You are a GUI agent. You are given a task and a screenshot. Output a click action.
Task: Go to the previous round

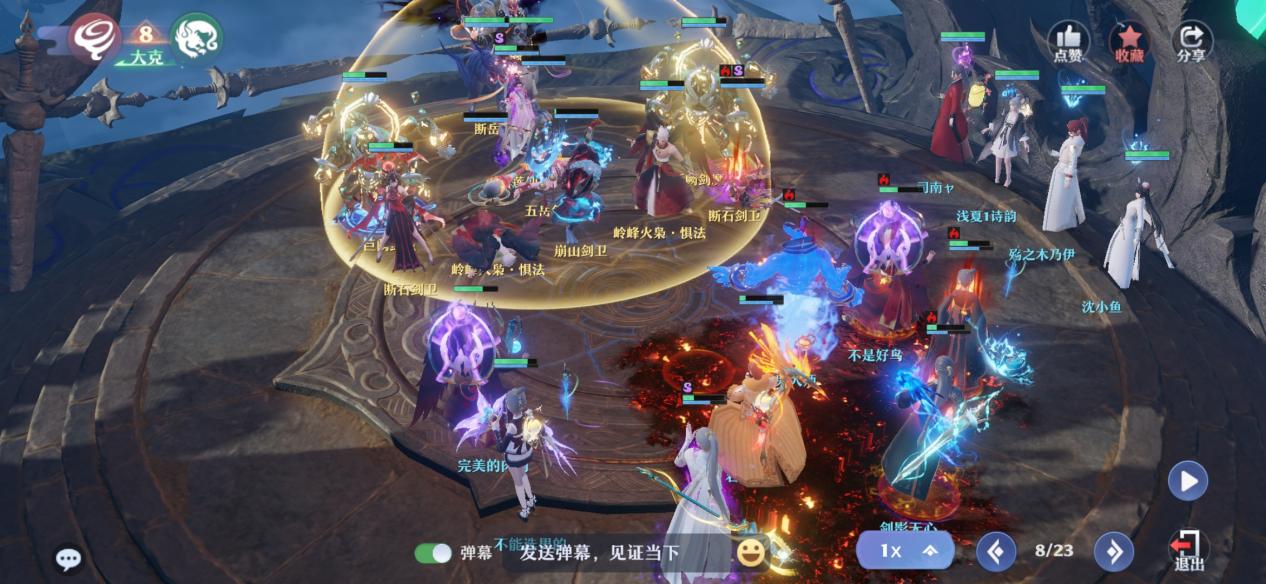tap(996, 551)
